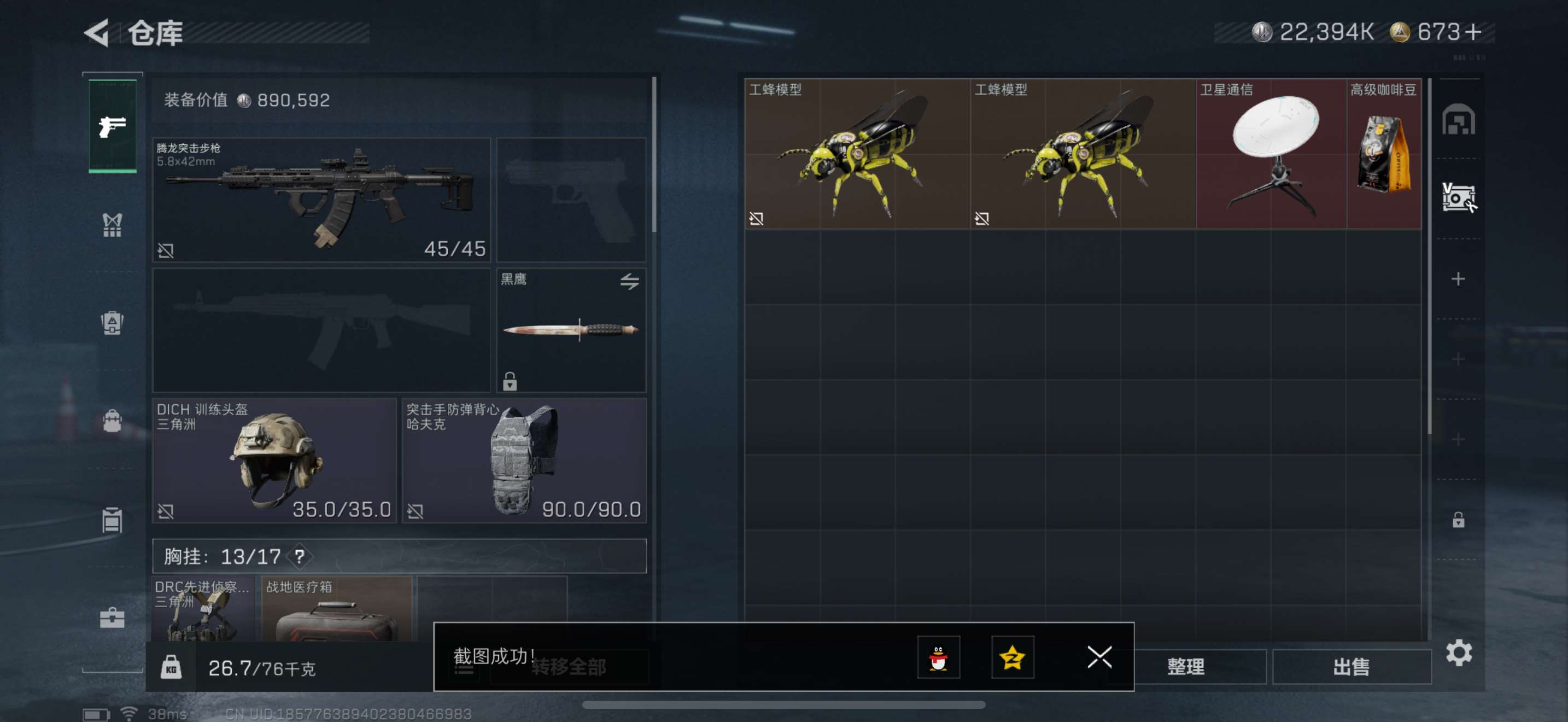
Task: Select the 卫星通信 satellite dish item
Action: click(1271, 153)
